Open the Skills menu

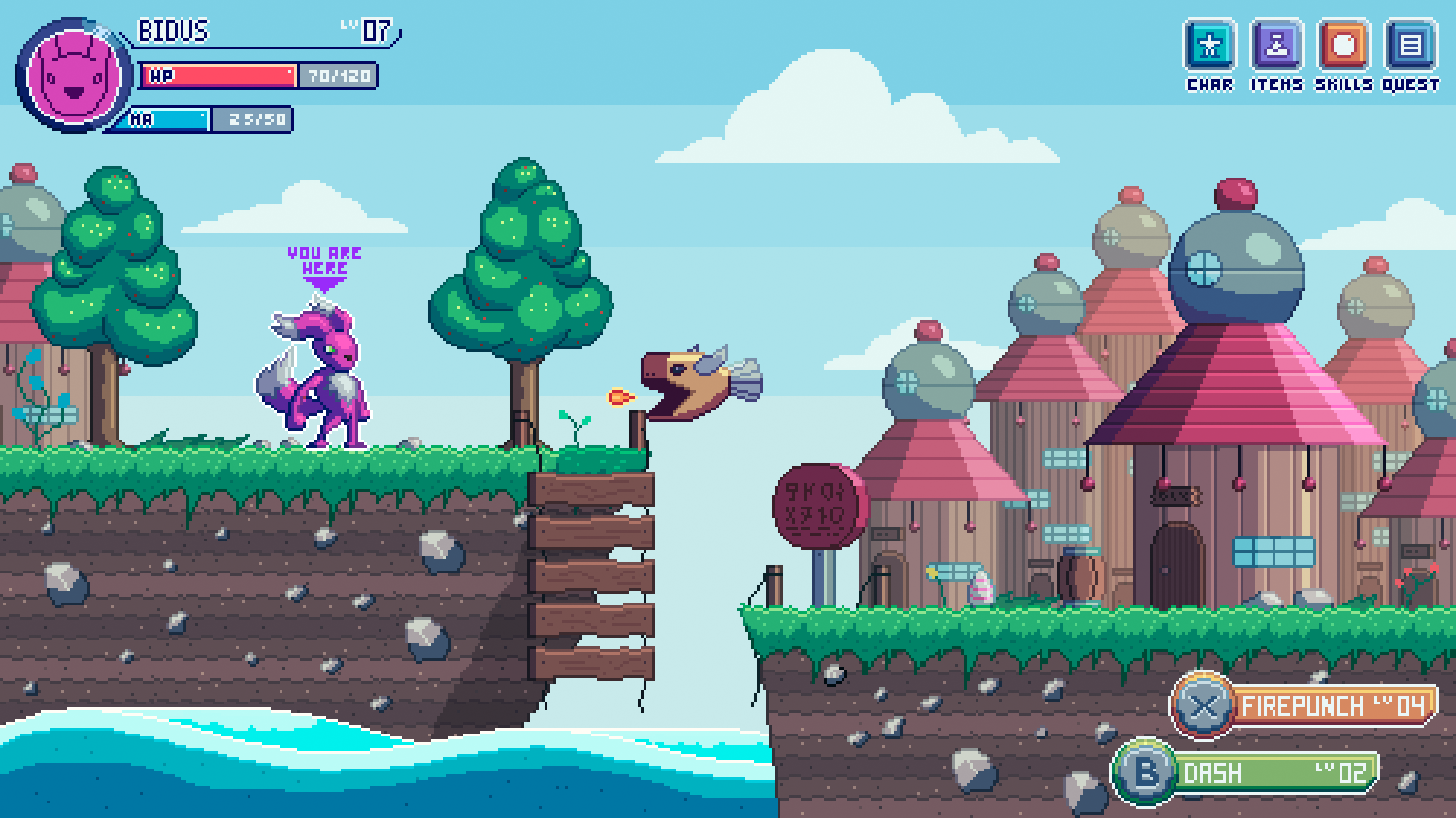(1343, 47)
